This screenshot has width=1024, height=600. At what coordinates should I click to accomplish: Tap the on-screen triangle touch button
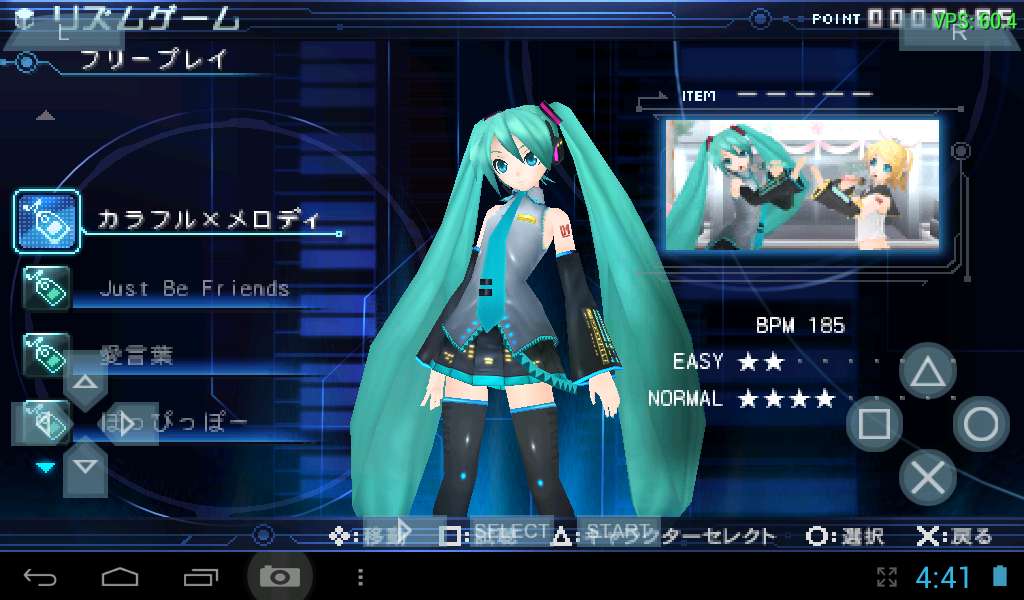click(928, 372)
